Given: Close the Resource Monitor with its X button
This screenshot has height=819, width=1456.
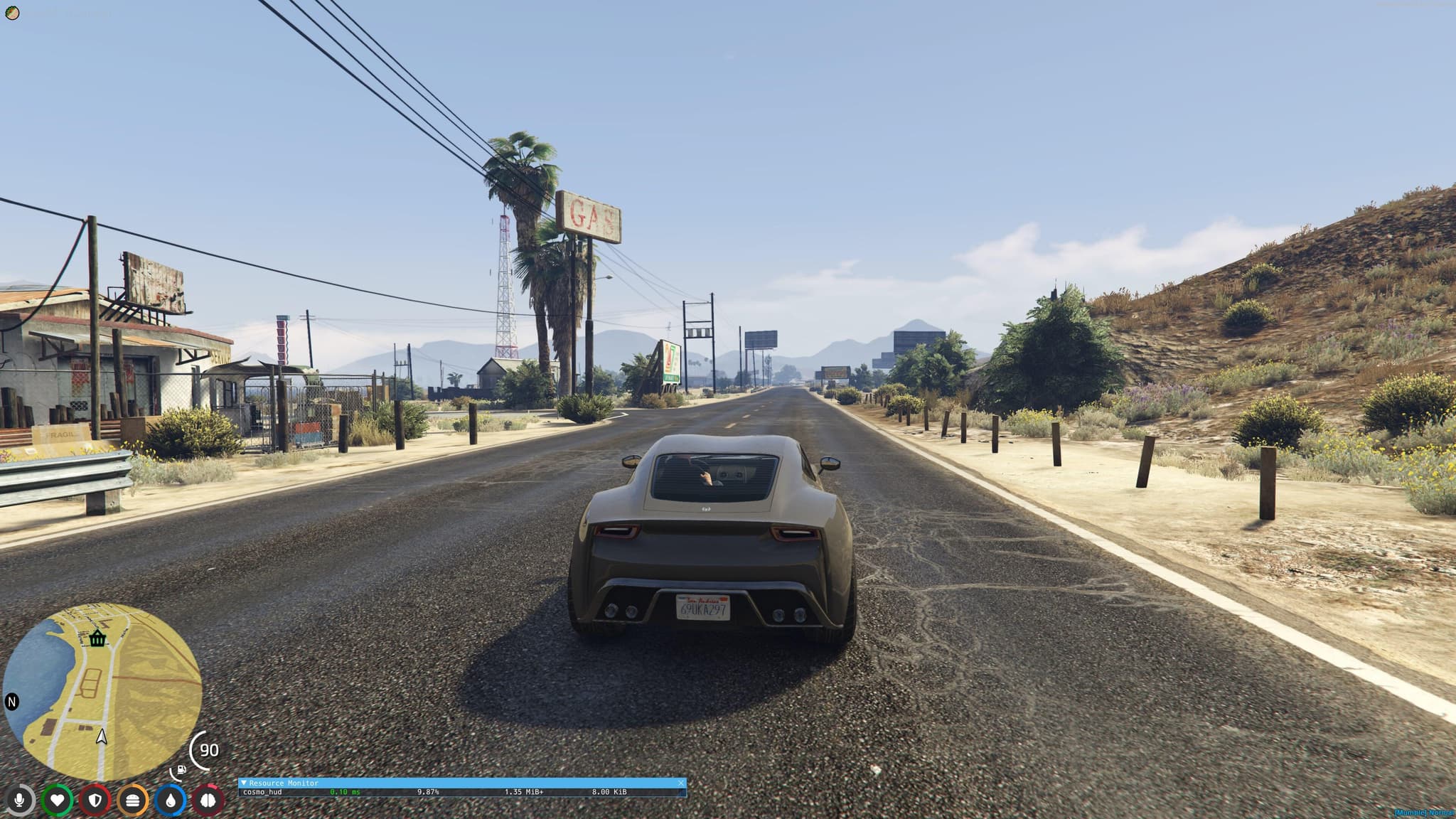Looking at the screenshot, I should click(680, 782).
